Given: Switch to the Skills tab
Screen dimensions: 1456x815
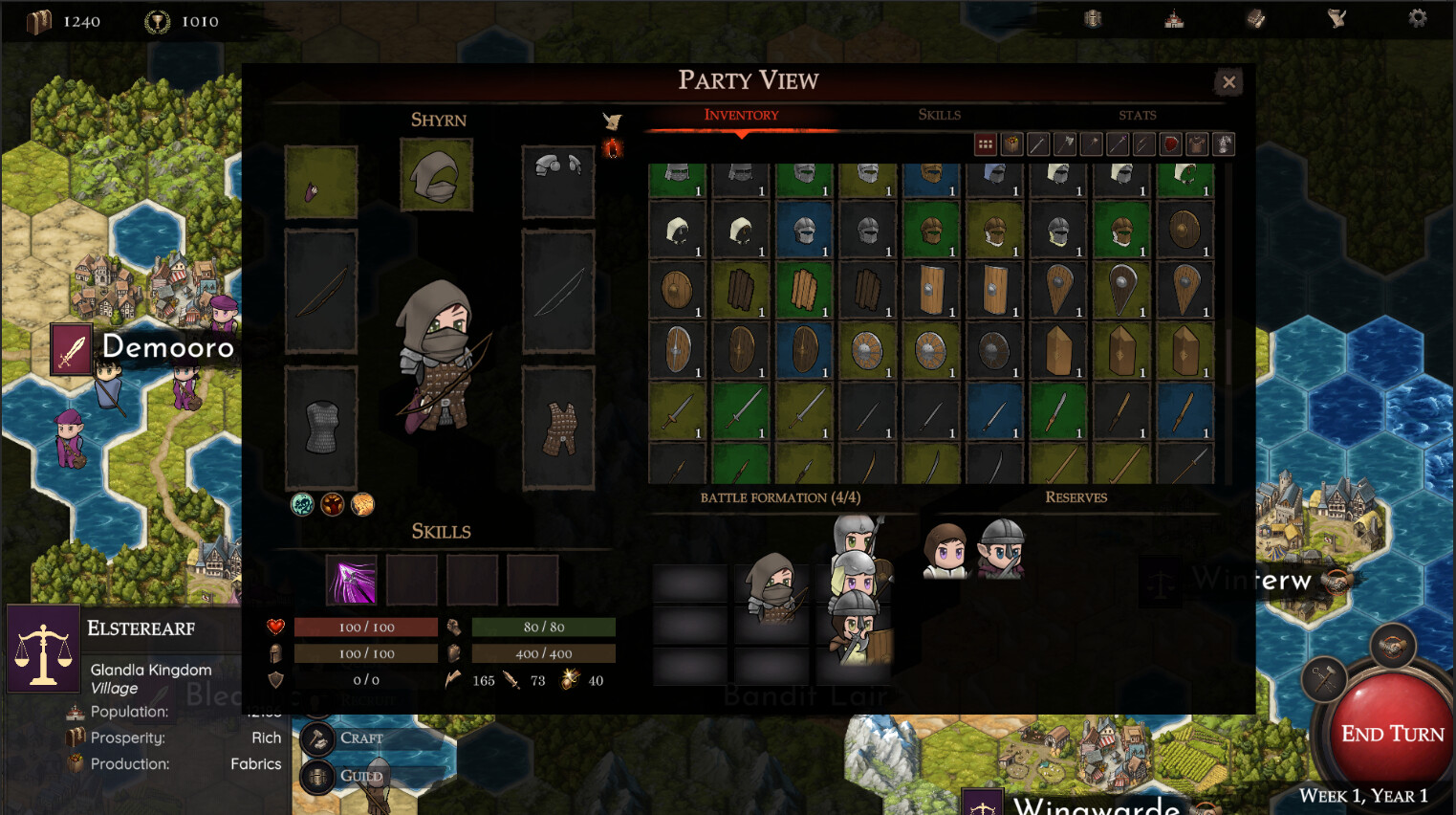Looking at the screenshot, I should 939,115.
